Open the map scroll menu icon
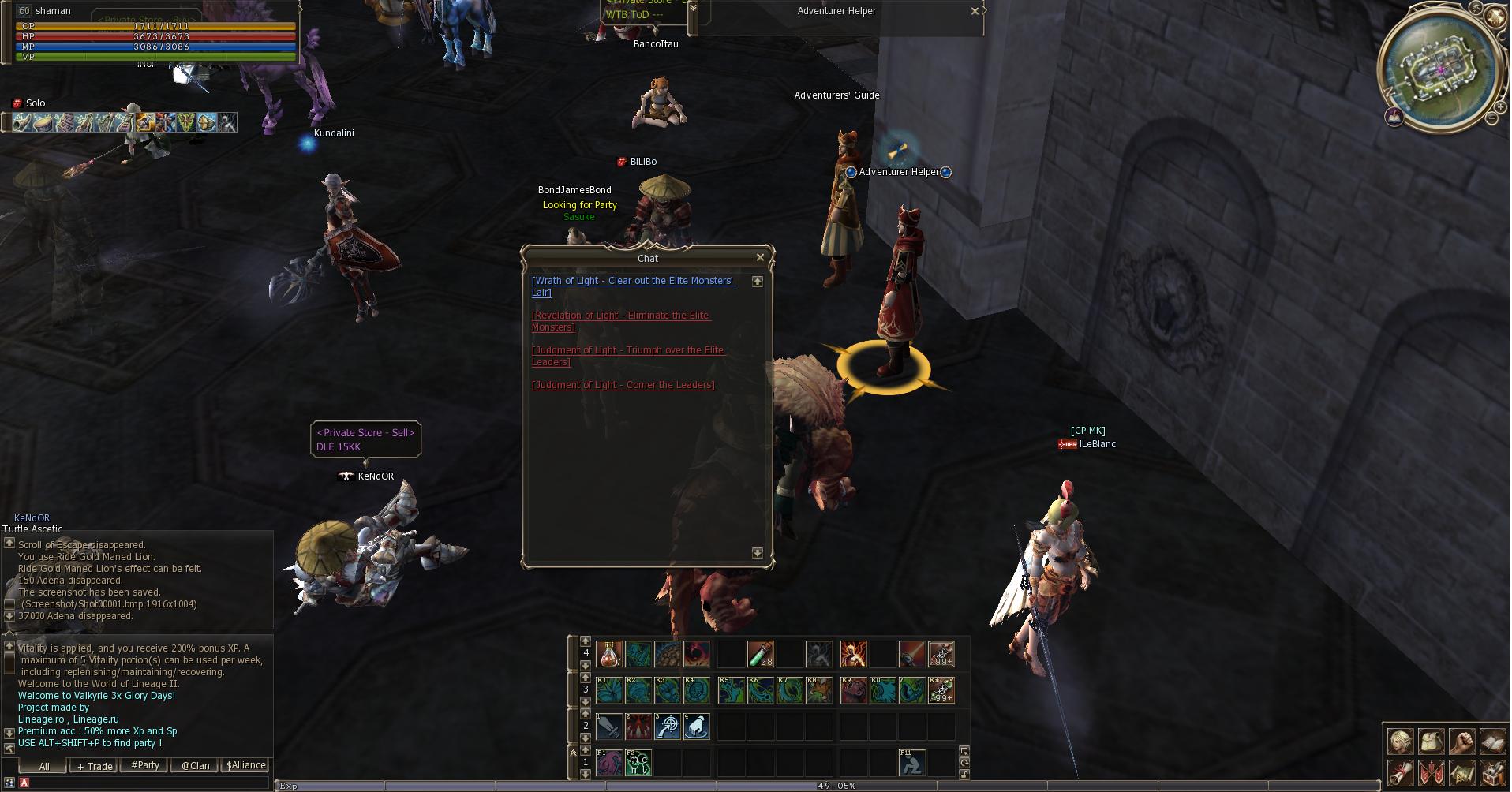Viewport: 1512px width, 792px height. click(x=1461, y=773)
